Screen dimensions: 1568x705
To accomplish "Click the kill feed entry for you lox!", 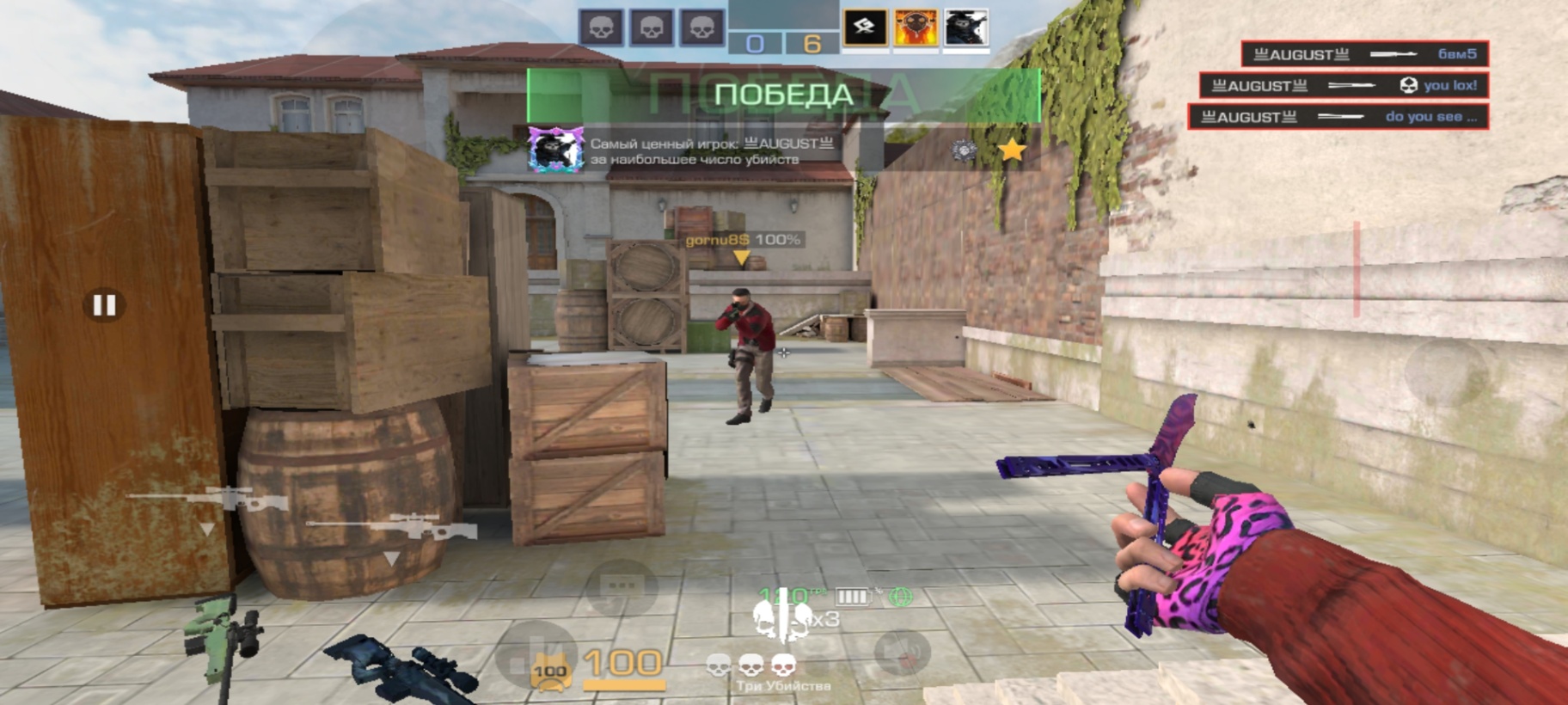I will (1344, 85).
